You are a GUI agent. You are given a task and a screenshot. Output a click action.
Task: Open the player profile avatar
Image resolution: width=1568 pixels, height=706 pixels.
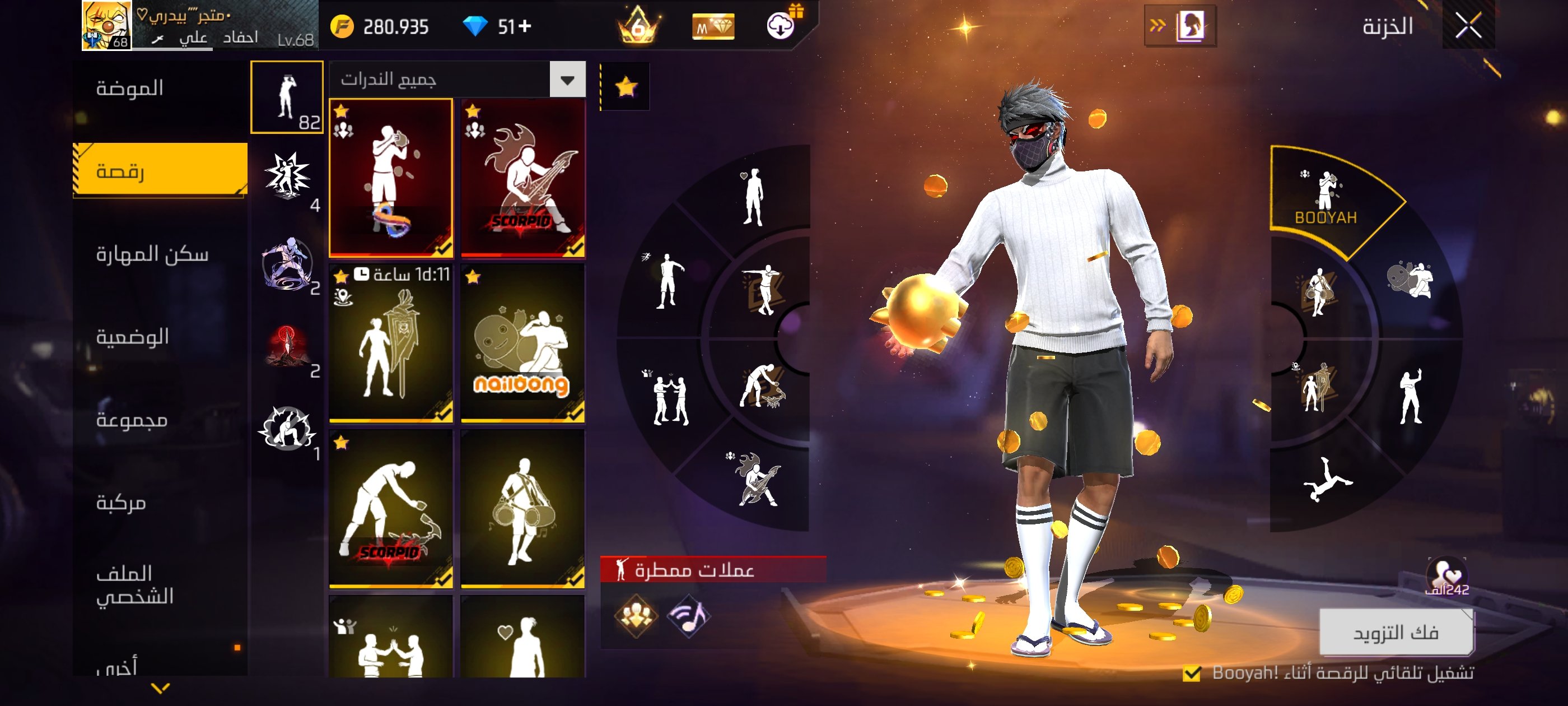106,25
